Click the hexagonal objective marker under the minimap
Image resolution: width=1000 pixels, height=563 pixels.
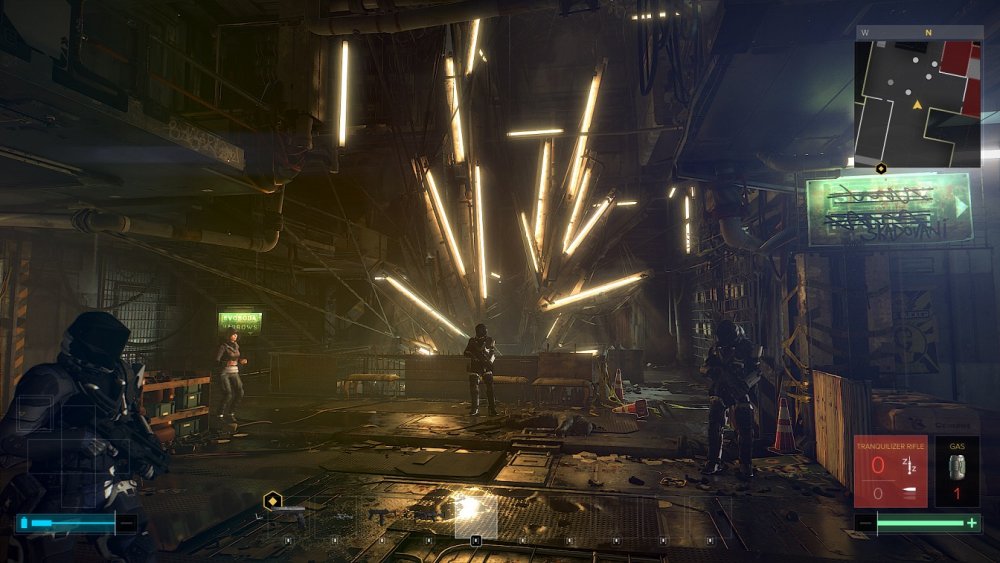click(881, 168)
